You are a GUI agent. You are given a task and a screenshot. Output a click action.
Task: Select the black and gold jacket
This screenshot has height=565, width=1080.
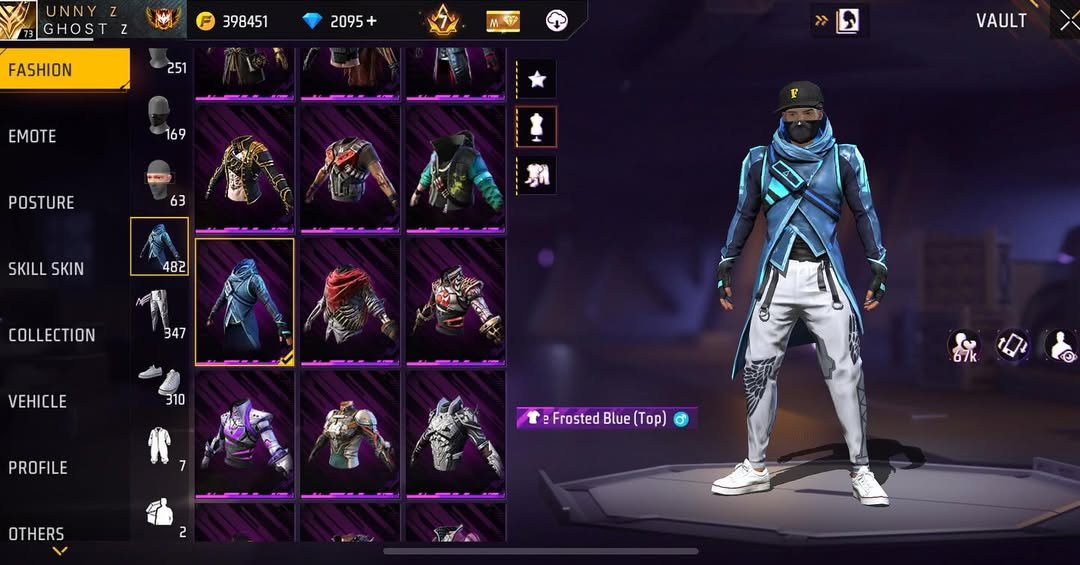[x=244, y=167]
